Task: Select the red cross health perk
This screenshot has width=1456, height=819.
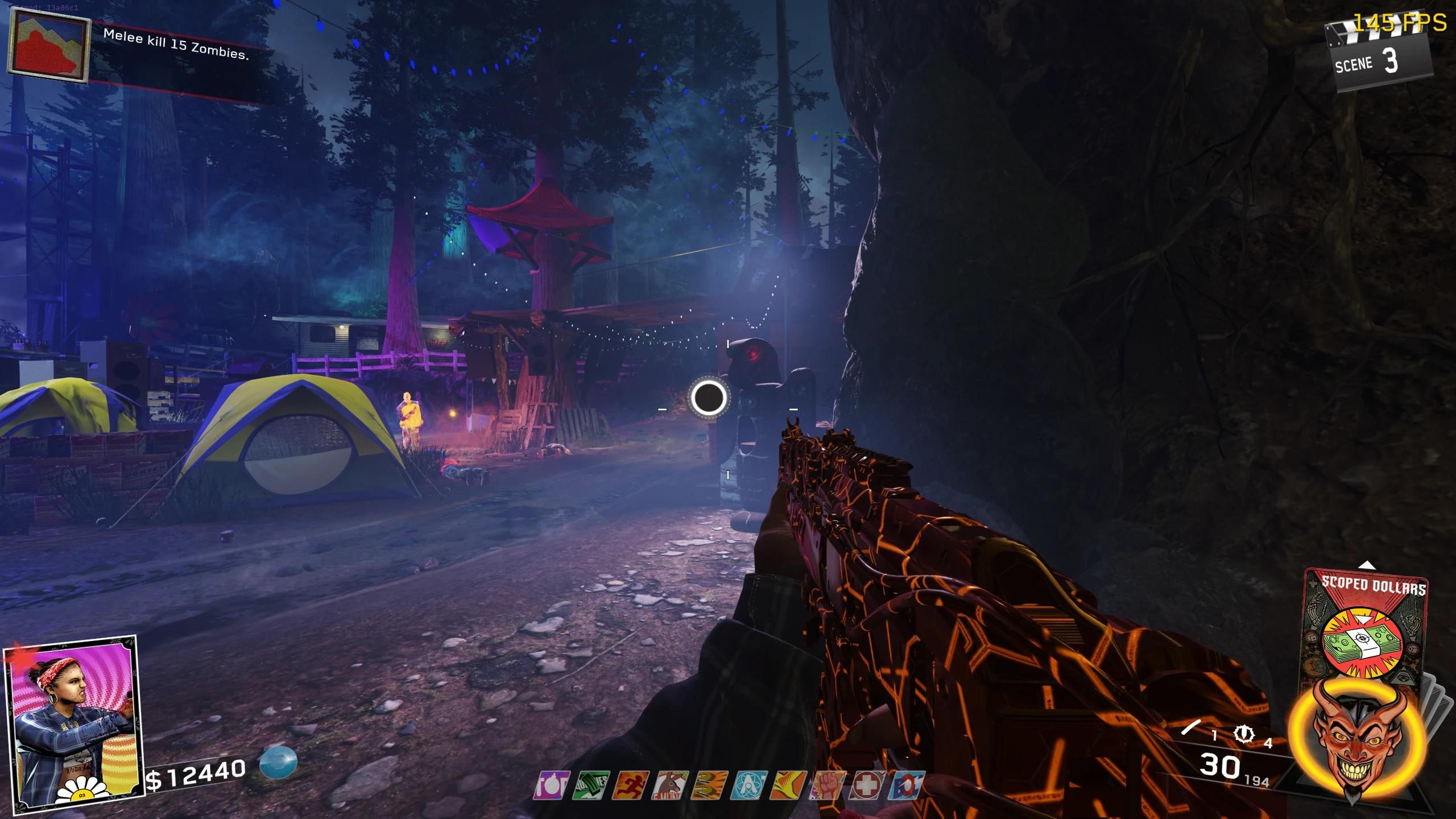Action: [867, 785]
